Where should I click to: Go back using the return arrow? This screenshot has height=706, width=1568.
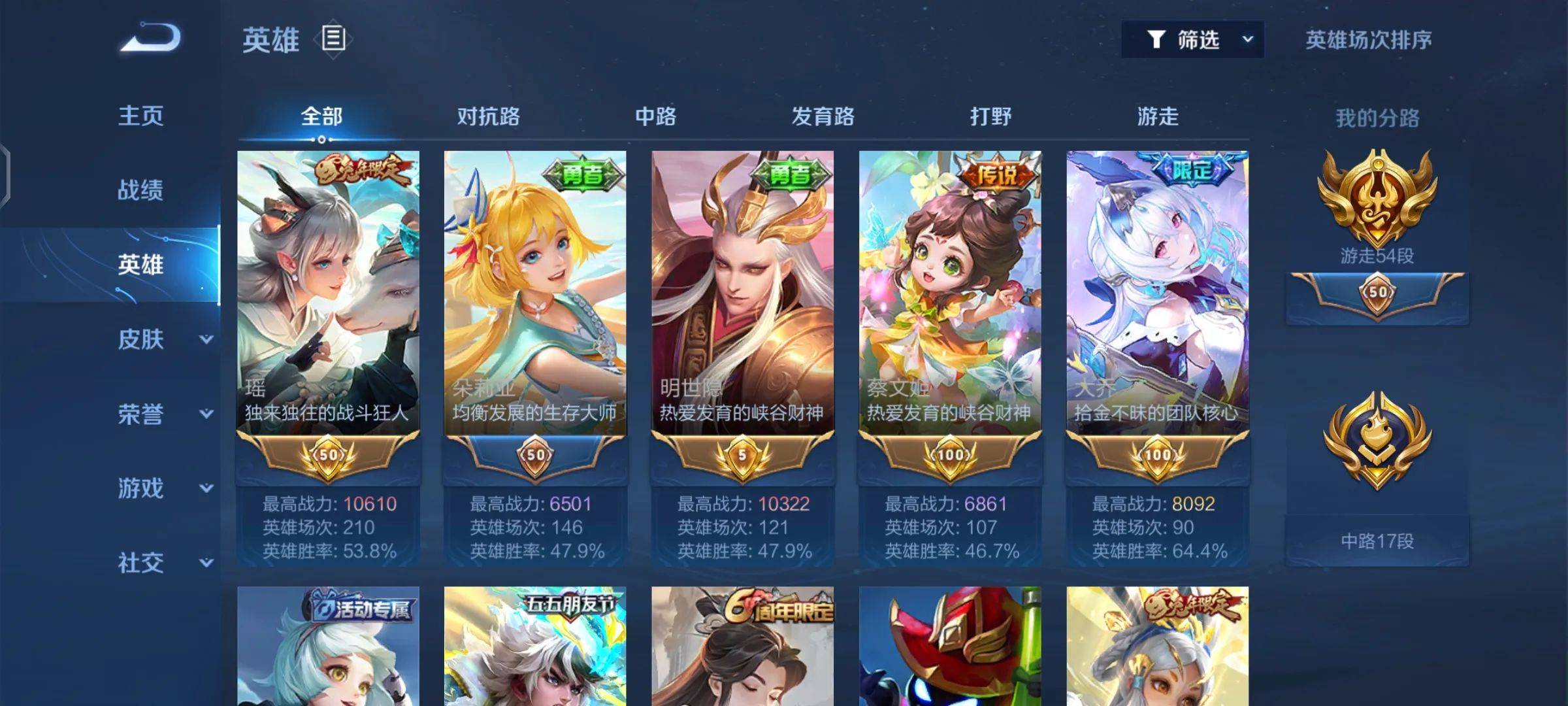click(x=150, y=38)
